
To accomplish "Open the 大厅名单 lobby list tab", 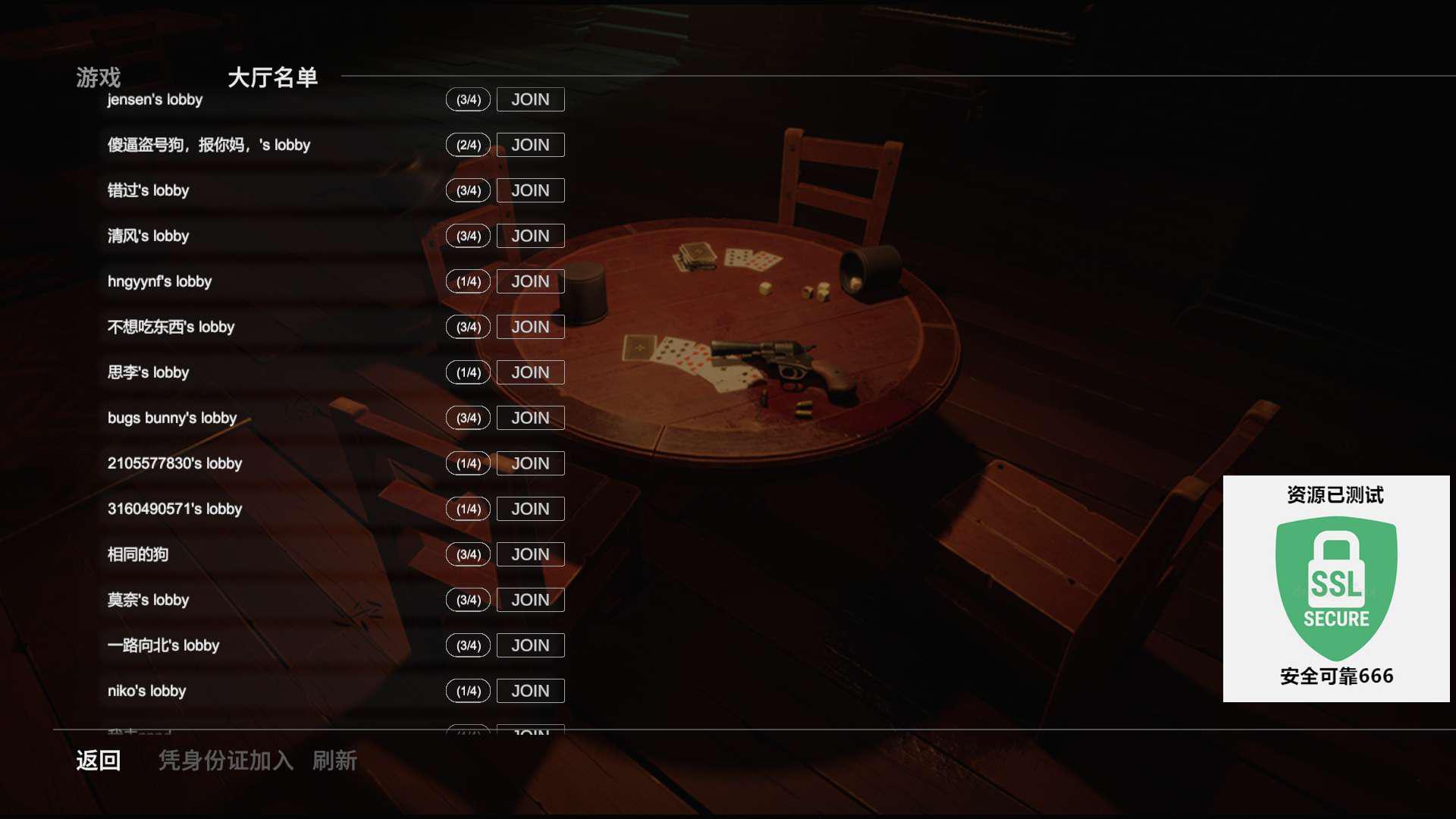I will pyautogui.click(x=272, y=77).
